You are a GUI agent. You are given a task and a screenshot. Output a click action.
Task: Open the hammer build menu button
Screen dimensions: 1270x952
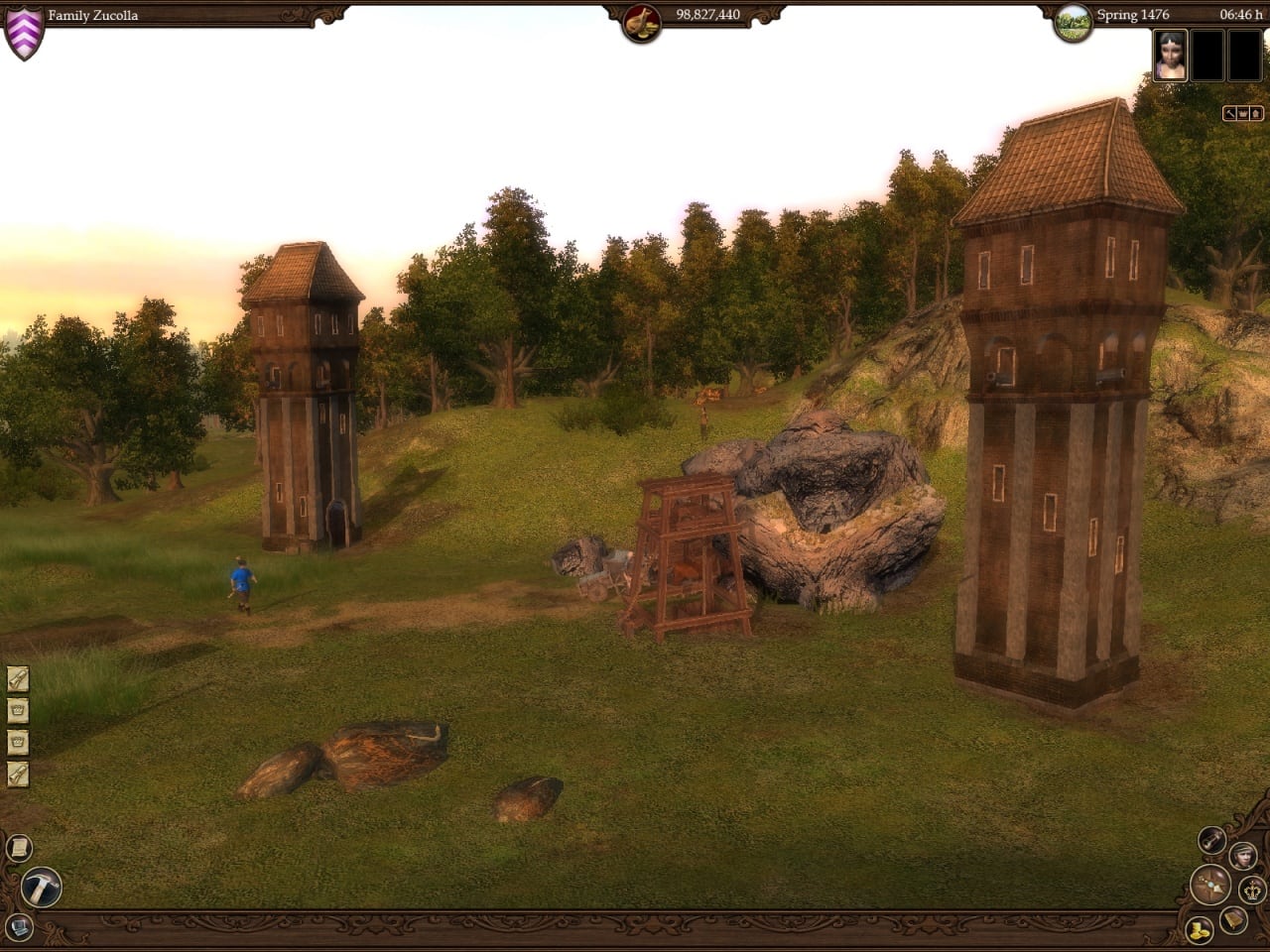point(41,886)
